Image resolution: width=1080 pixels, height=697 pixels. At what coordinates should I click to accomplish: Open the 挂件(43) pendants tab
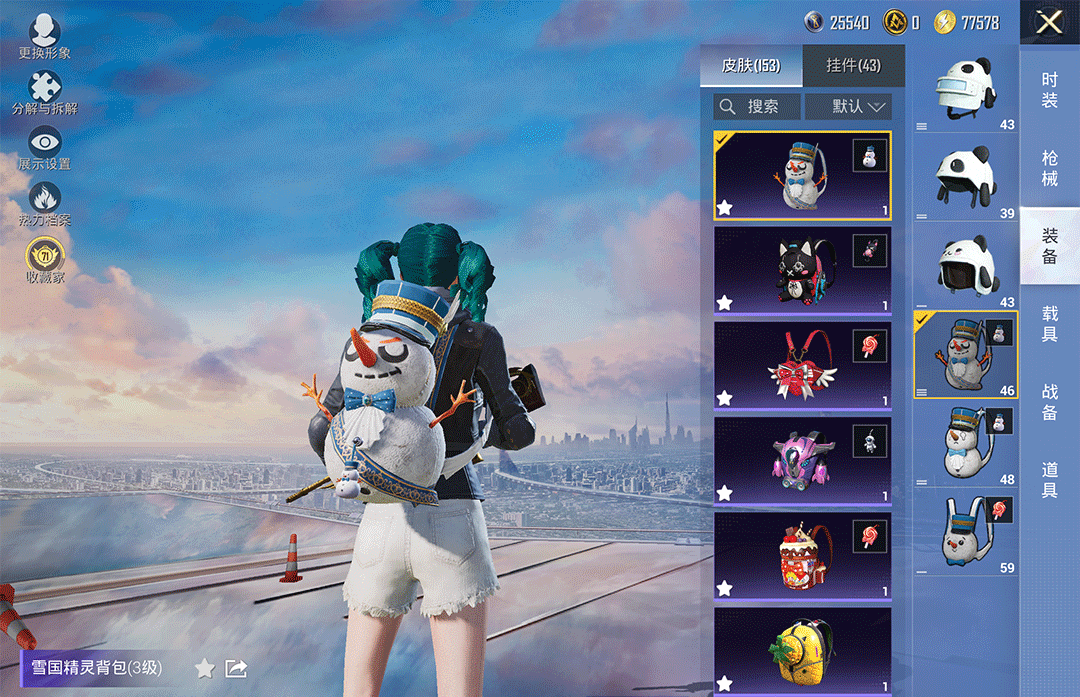(x=853, y=66)
